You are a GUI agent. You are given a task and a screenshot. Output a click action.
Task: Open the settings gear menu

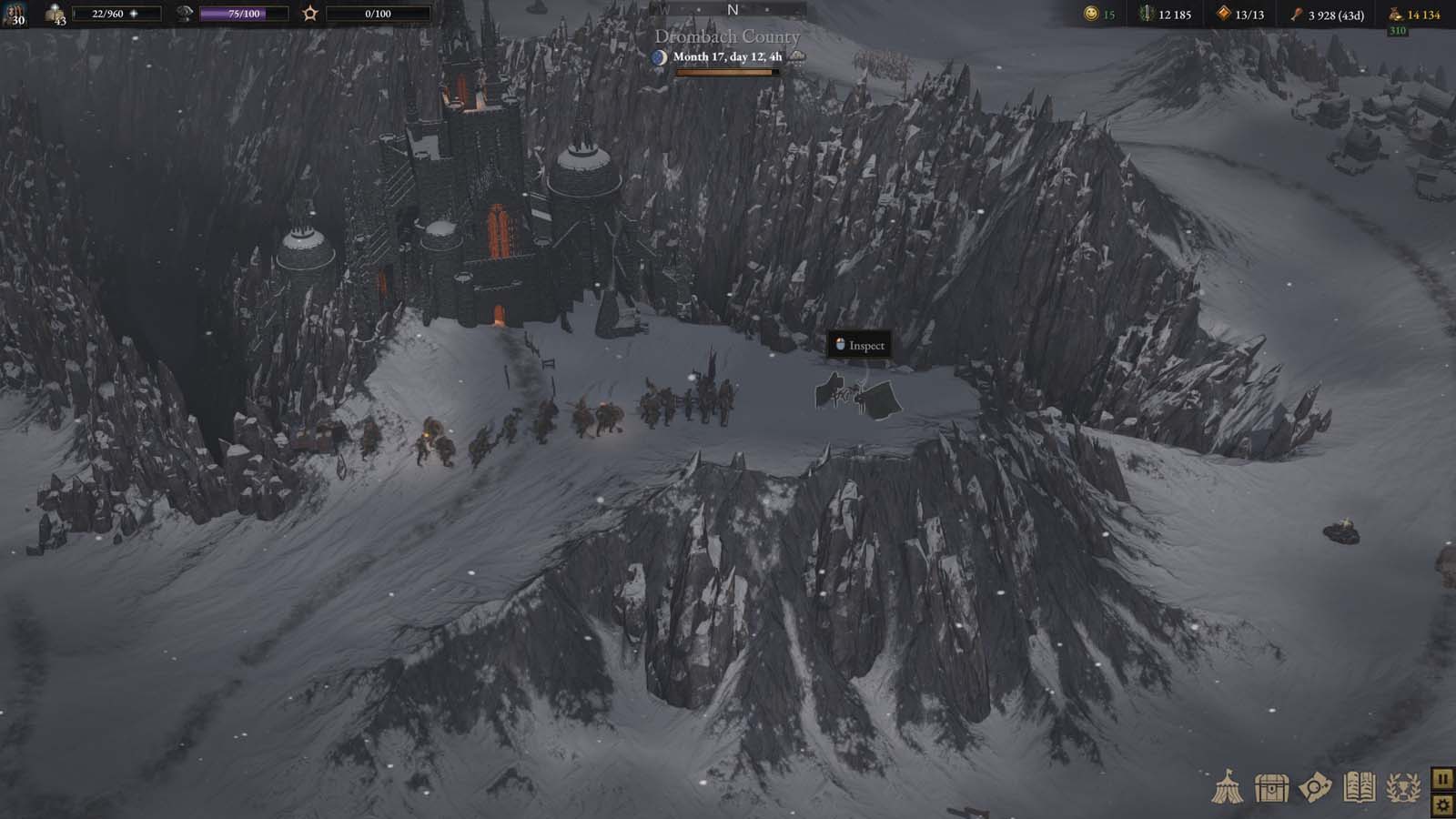click(1441, 805)
